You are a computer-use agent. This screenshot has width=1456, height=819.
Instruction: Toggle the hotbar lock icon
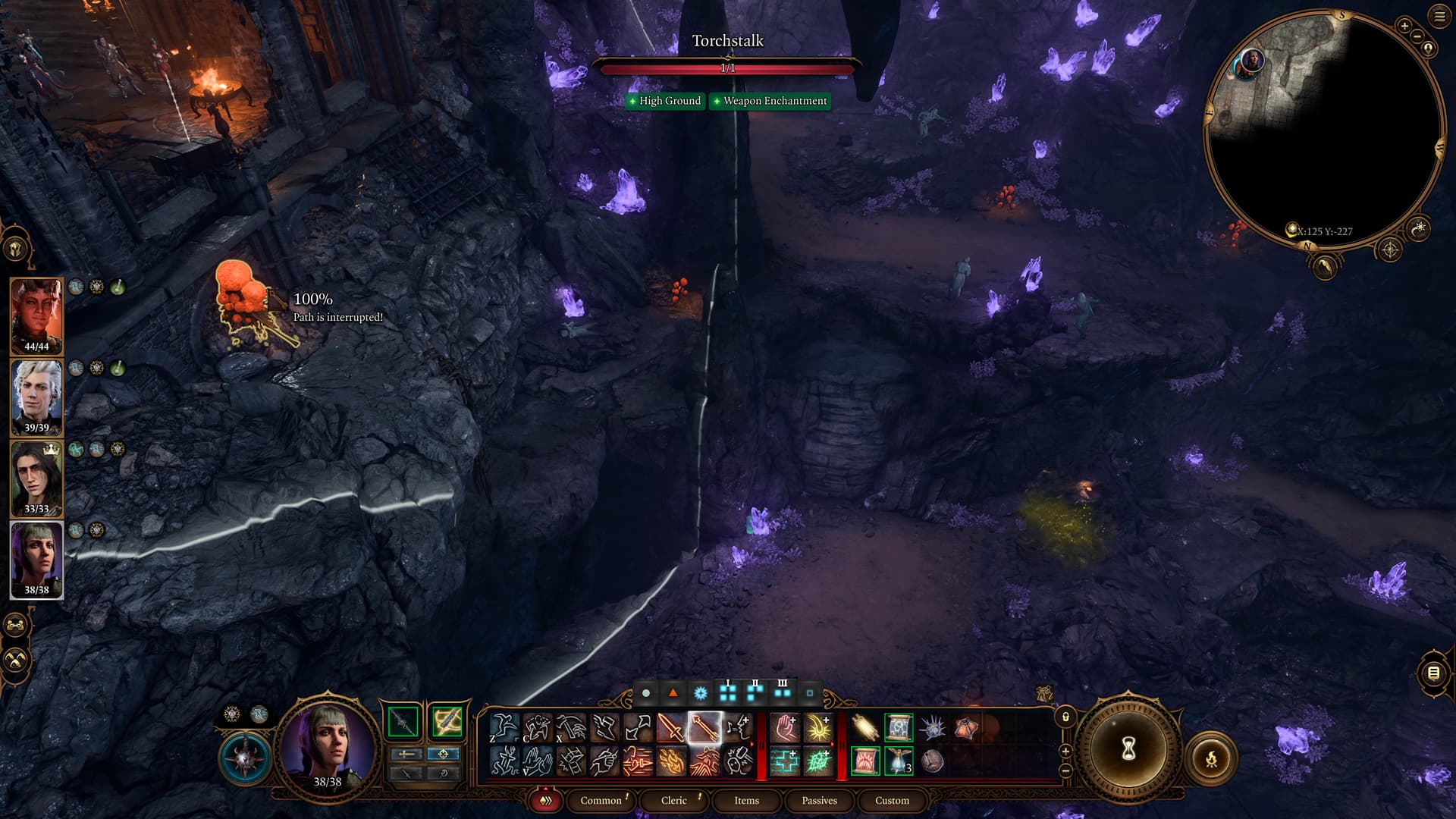[x=1065, y=717]
